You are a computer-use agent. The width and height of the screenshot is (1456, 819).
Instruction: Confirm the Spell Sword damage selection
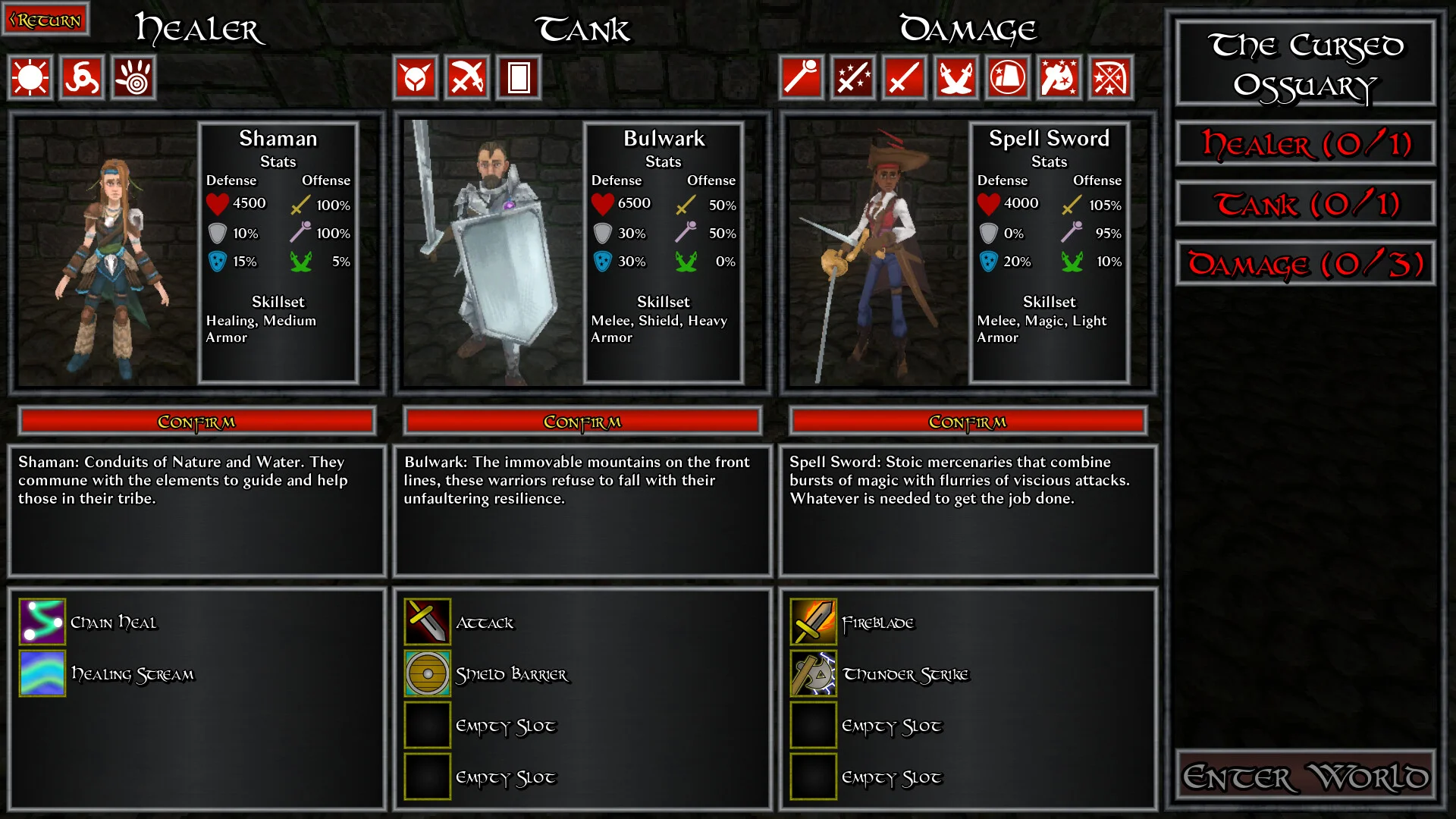tap(968, 422)
